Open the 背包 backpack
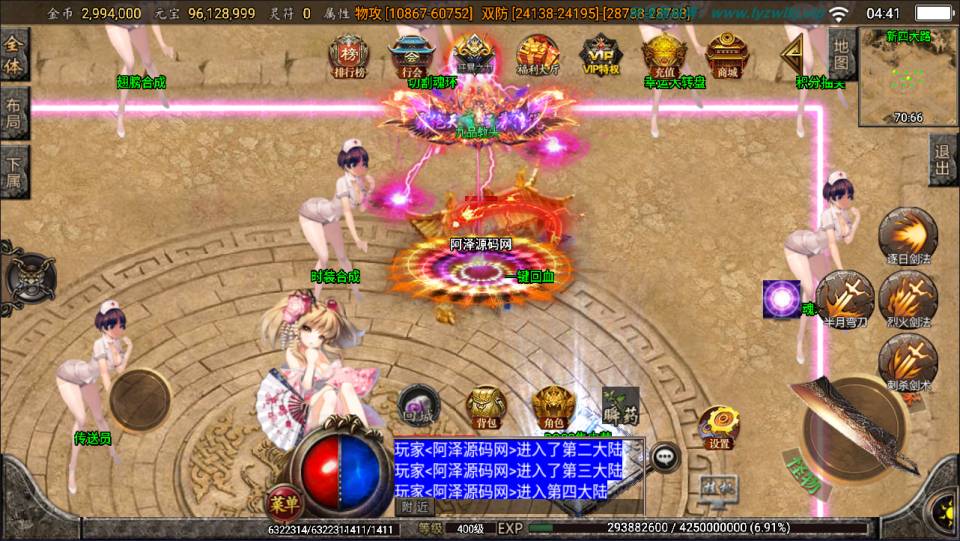960x541 pixels. click(486, 407)
